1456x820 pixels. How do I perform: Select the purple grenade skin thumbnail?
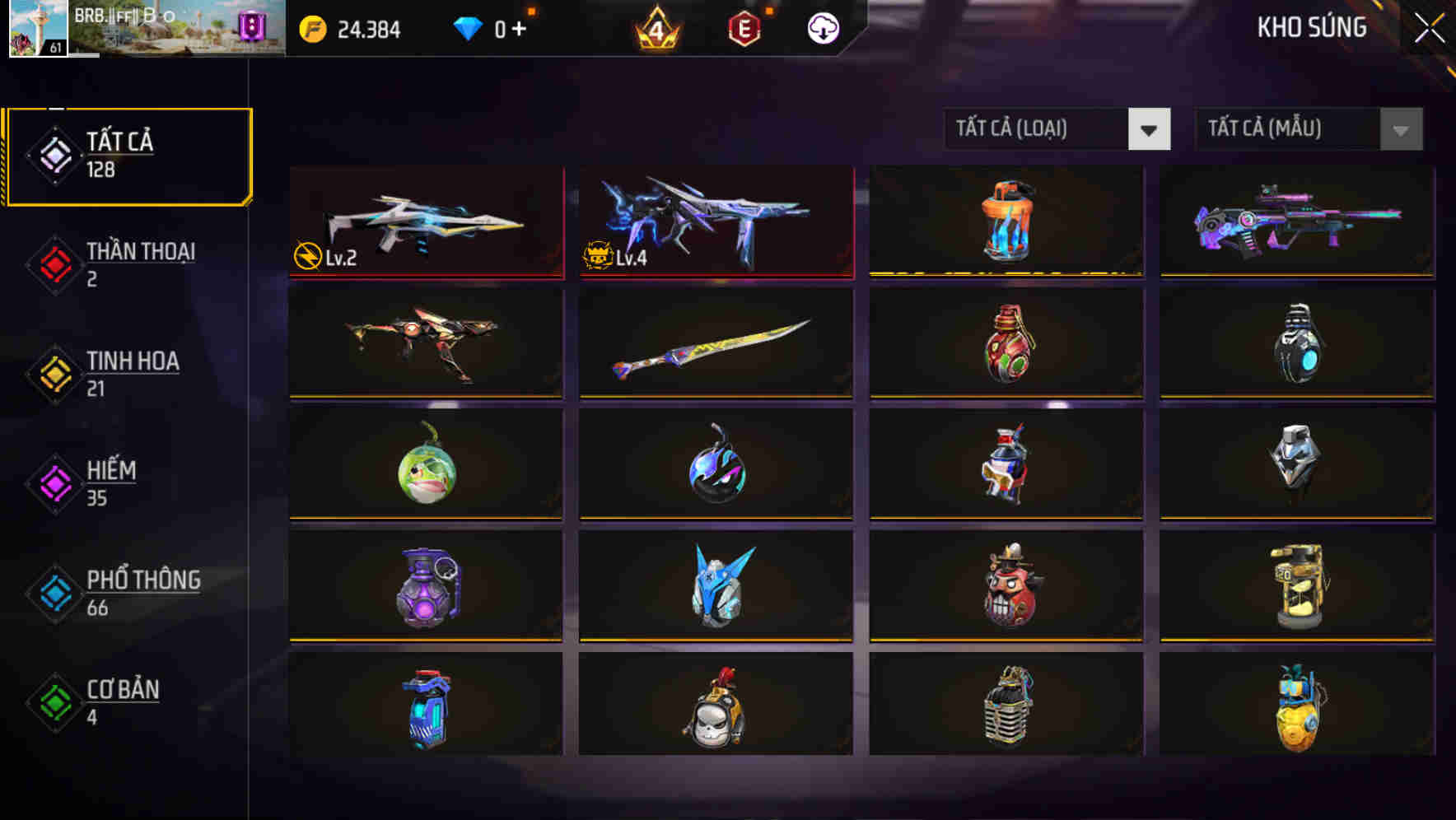426,586
